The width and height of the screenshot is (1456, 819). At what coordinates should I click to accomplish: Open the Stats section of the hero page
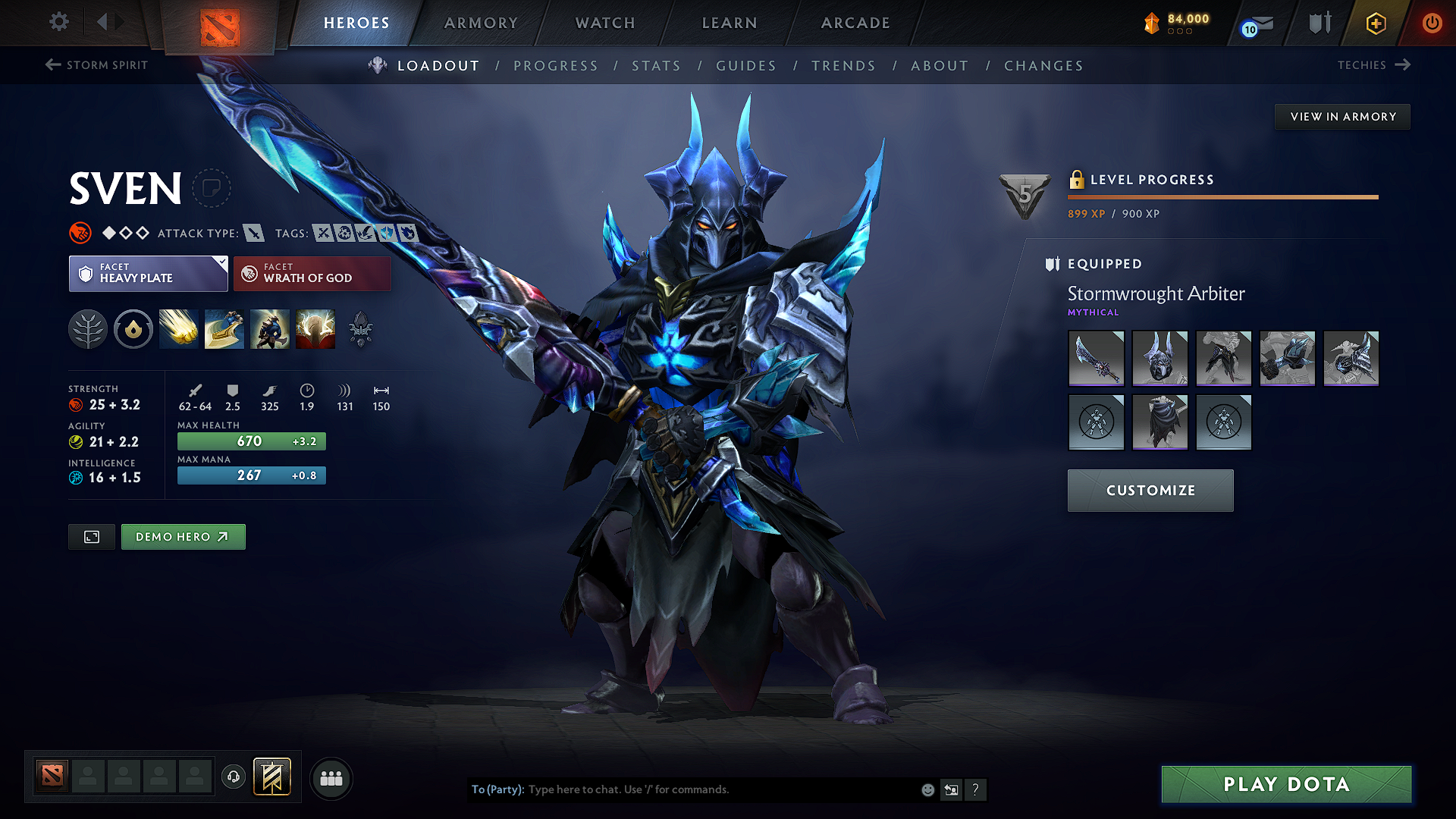[656, 66]
